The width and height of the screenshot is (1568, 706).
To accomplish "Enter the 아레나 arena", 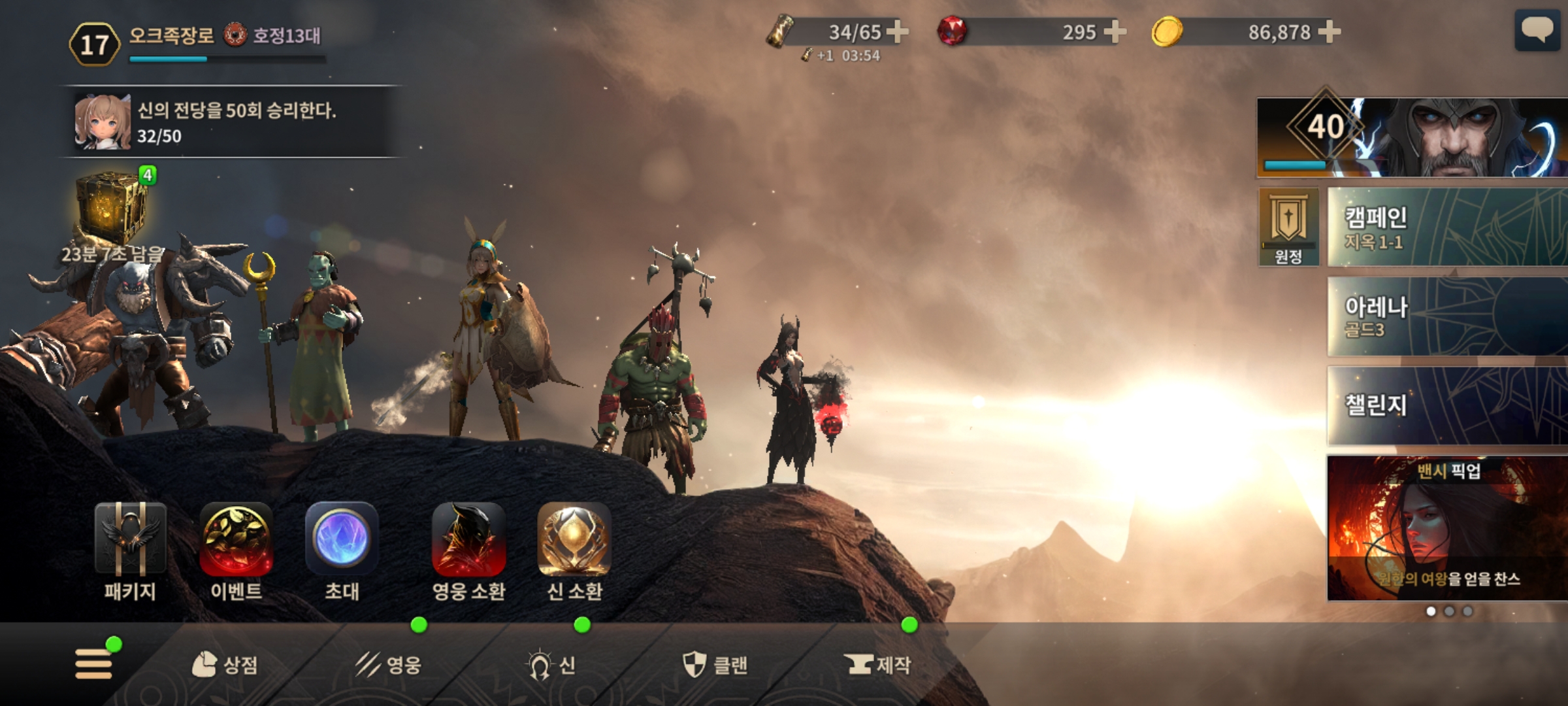I will (1446, 316).
